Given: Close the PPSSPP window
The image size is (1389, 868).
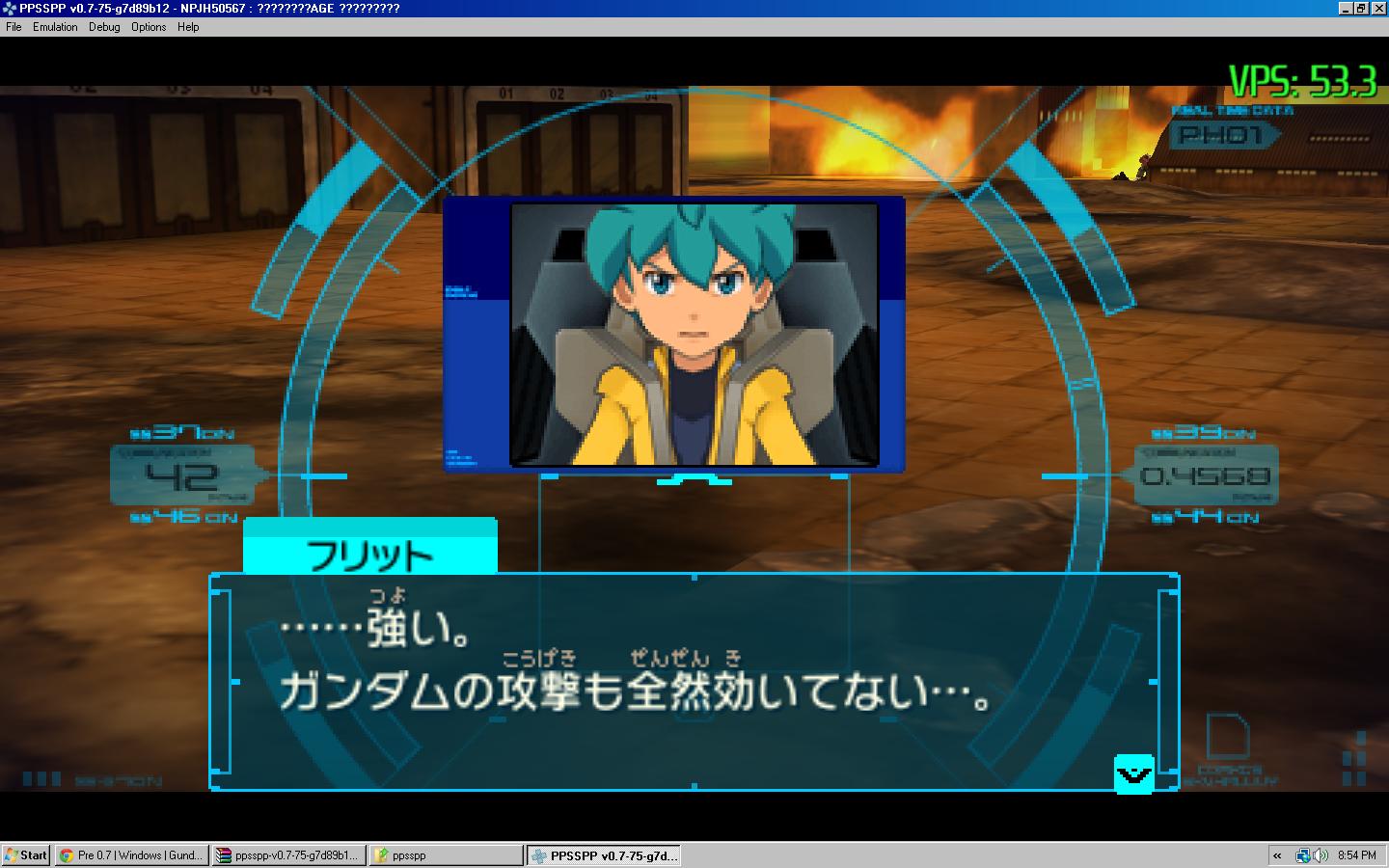Looking at the screenshot, I should 1377,8.
